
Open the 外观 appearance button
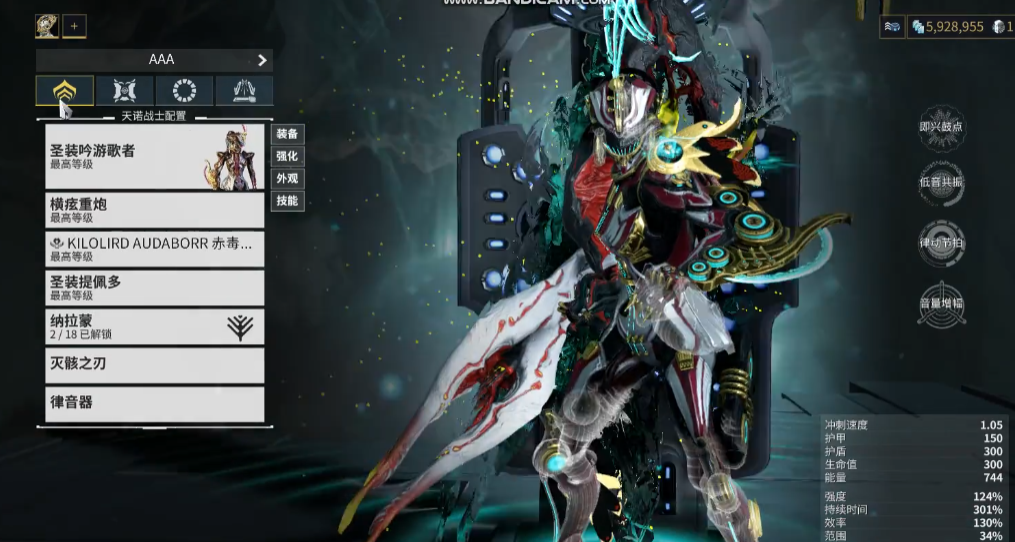[287, 179]
